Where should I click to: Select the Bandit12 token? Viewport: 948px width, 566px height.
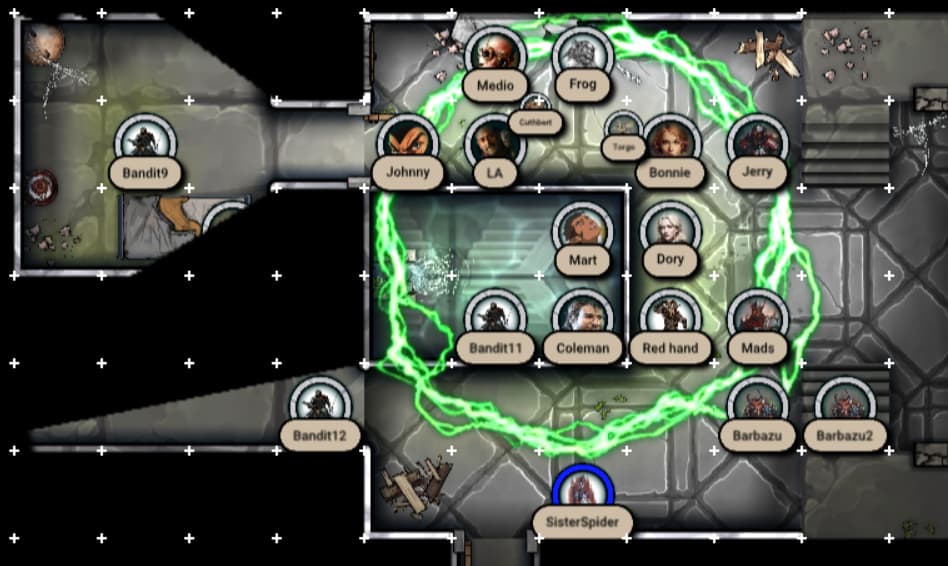point(320,406)
